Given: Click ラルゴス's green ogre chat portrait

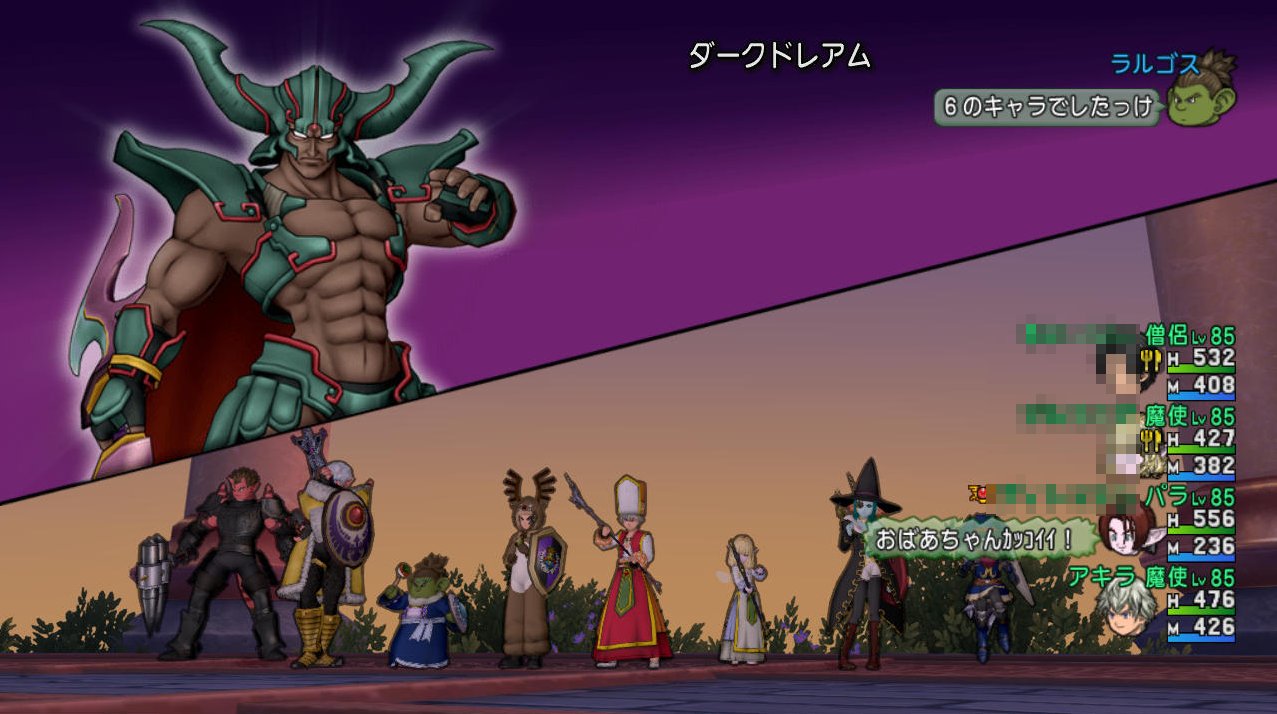Looking at the screenshot, I should (x=1203, y=96).
